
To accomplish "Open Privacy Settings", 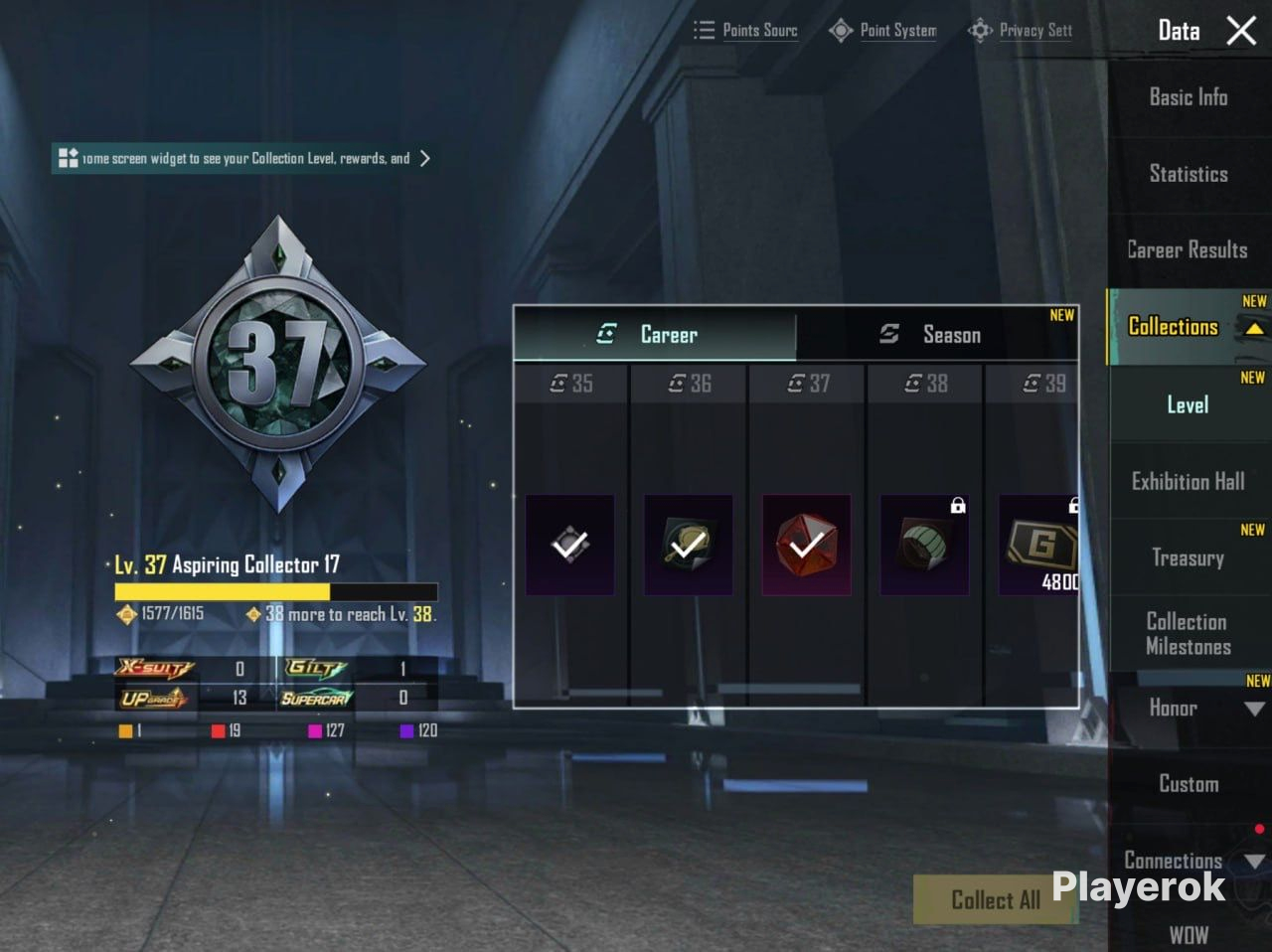I will (x=1022, y=31).
